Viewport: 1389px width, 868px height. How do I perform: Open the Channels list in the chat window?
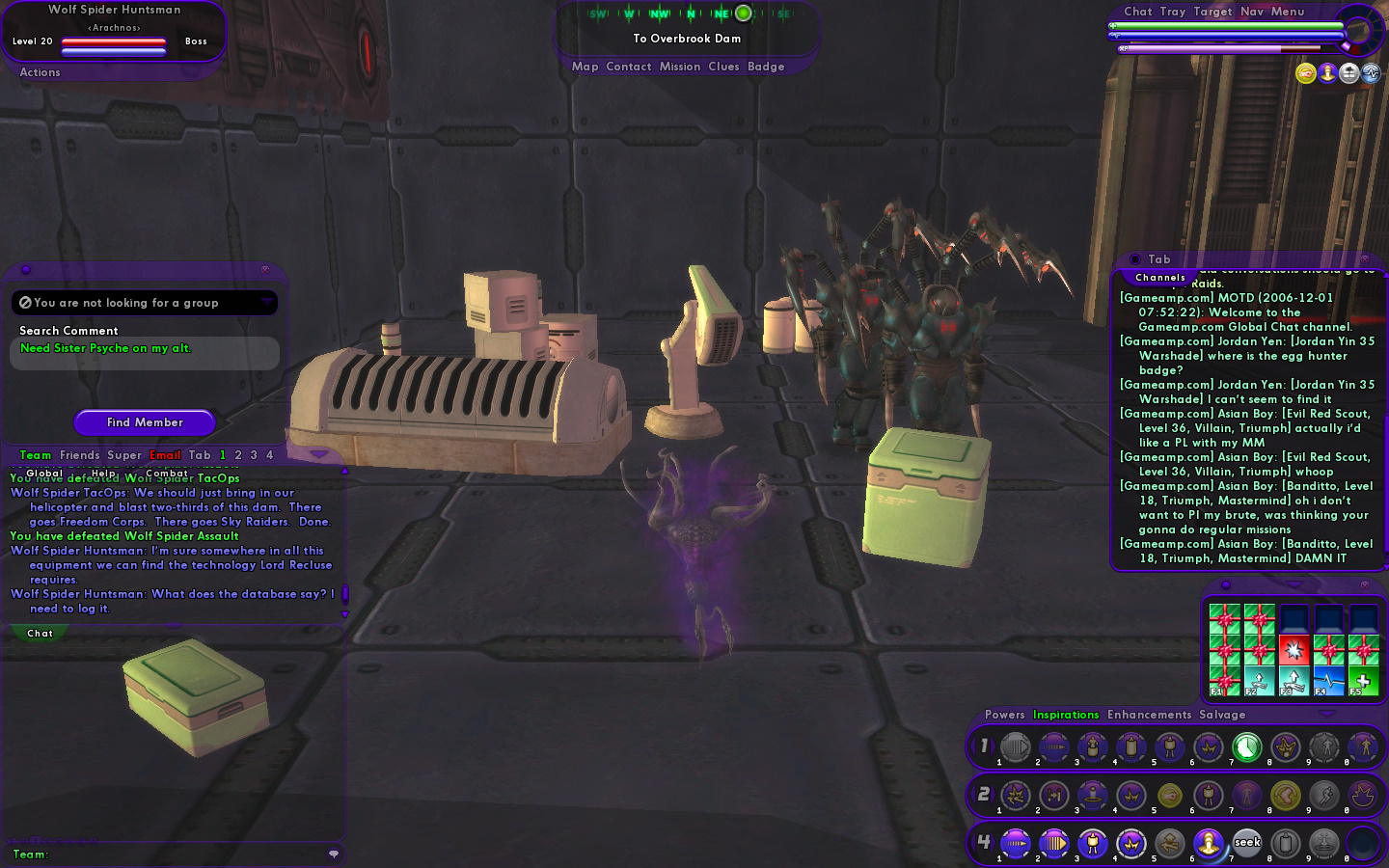pyautogui.click(x=1160, y=278)
